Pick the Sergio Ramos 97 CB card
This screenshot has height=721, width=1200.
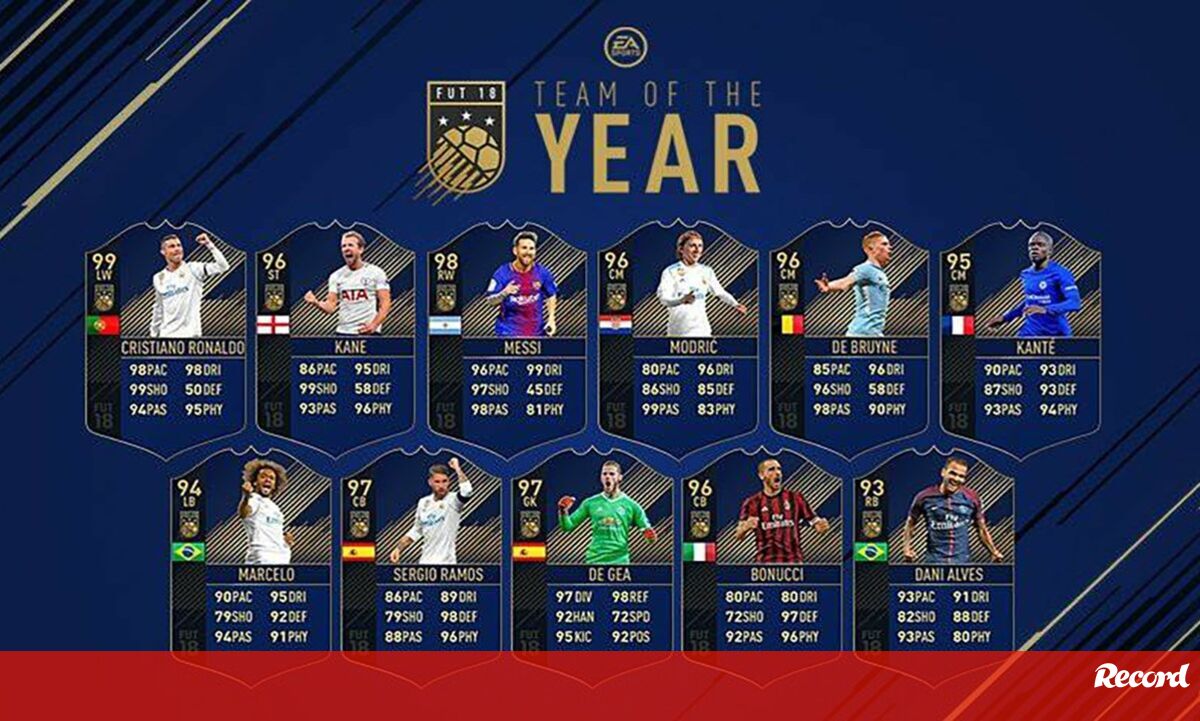click(x=422, y=555)
